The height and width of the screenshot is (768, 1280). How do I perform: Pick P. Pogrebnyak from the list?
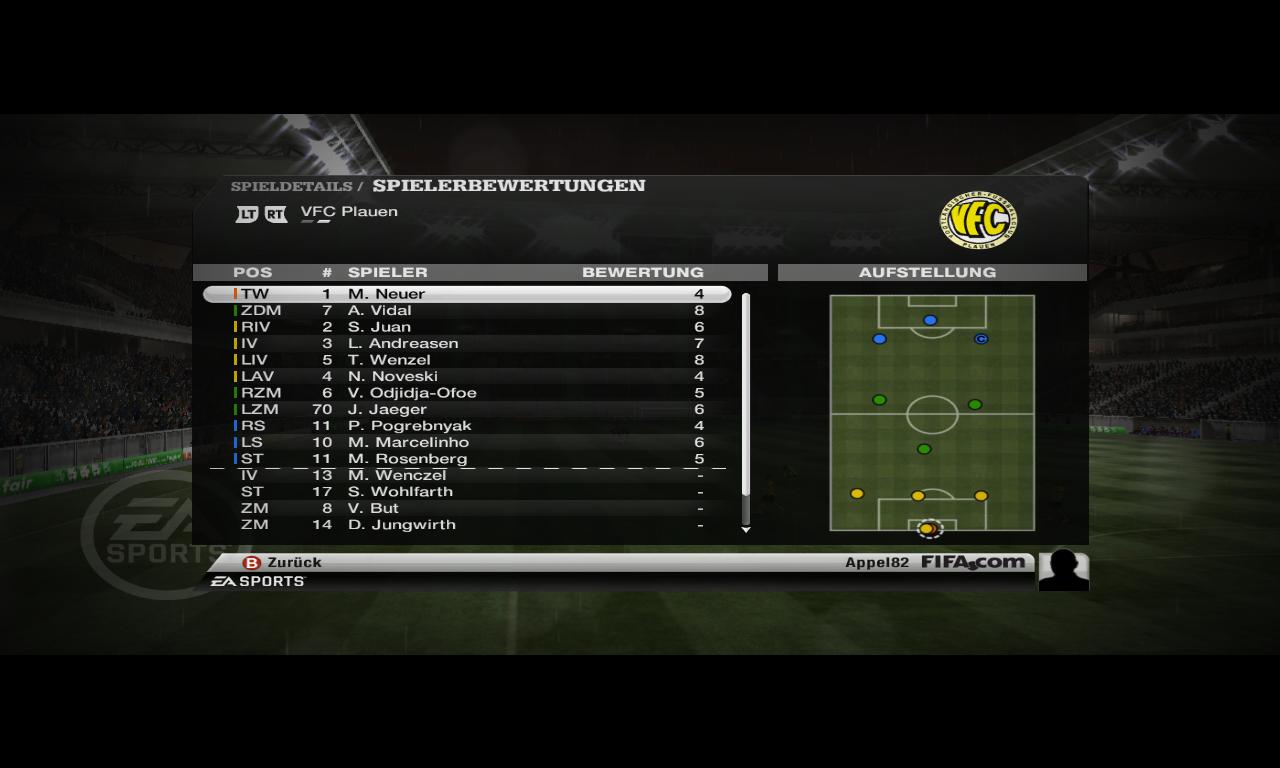(x=467, y=426)
